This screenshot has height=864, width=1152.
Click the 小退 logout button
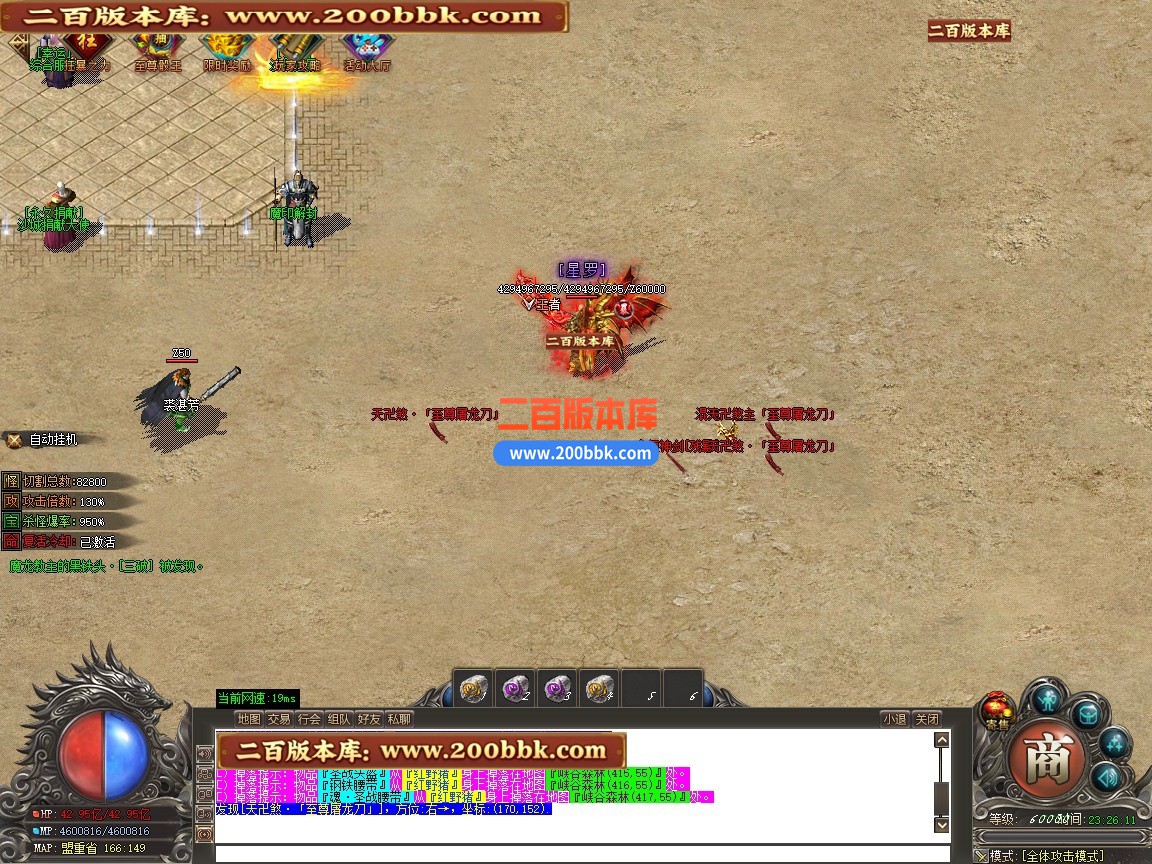coord(895,719)
